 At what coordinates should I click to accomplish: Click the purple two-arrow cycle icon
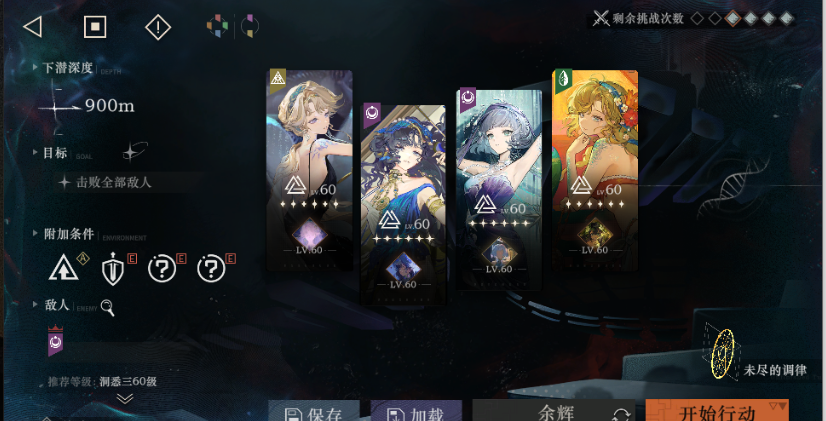tap(249, 26)
